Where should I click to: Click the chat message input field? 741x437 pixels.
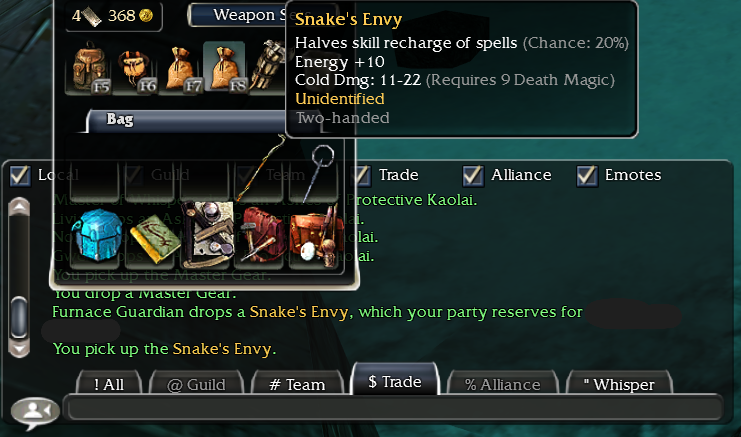(x=392, y=407)
